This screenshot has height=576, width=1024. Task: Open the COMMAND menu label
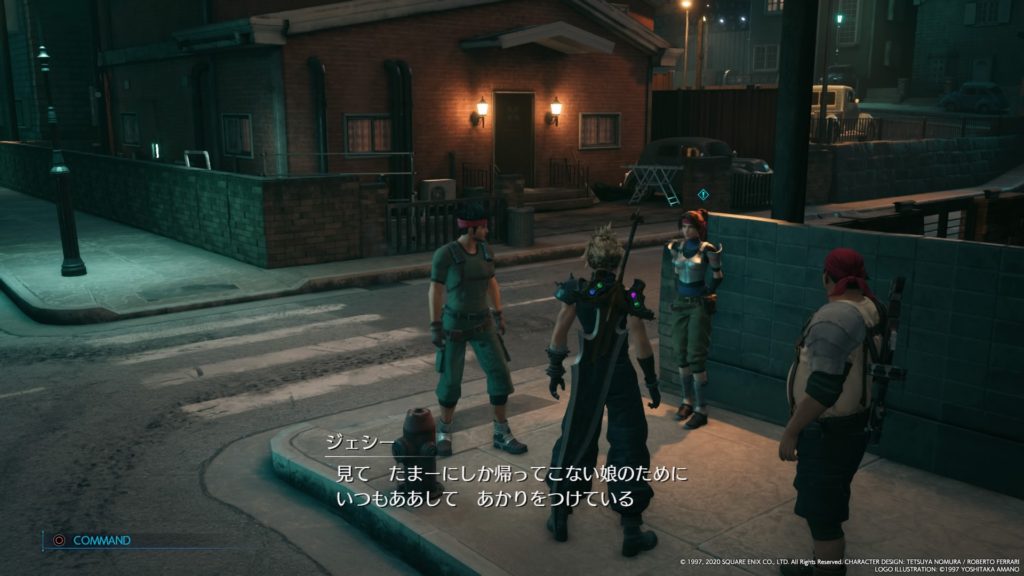(x=101, y=540)
